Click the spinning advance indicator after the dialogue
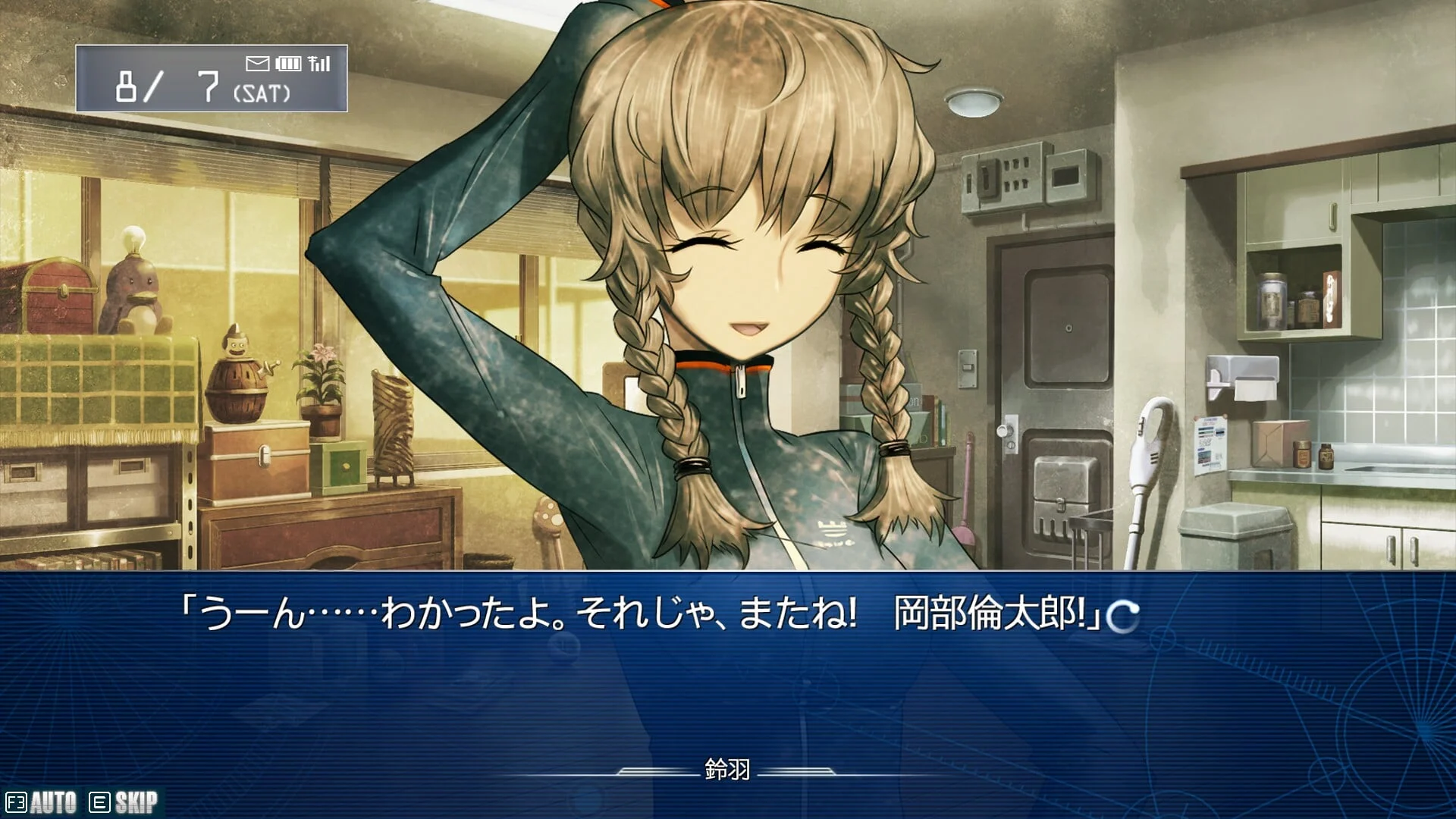 click(1122, 616)
